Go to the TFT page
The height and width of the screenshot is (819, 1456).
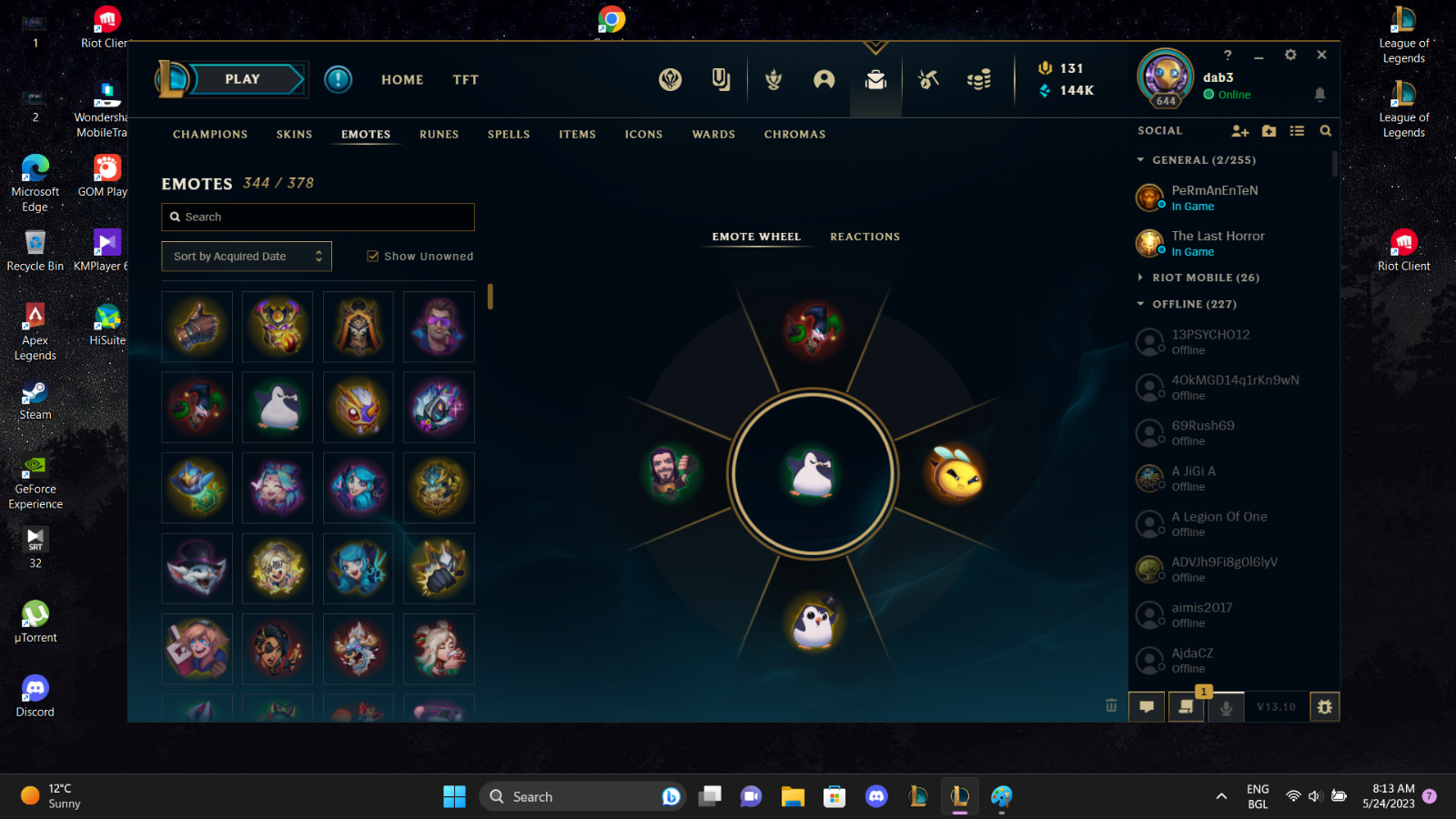point(465,79)
